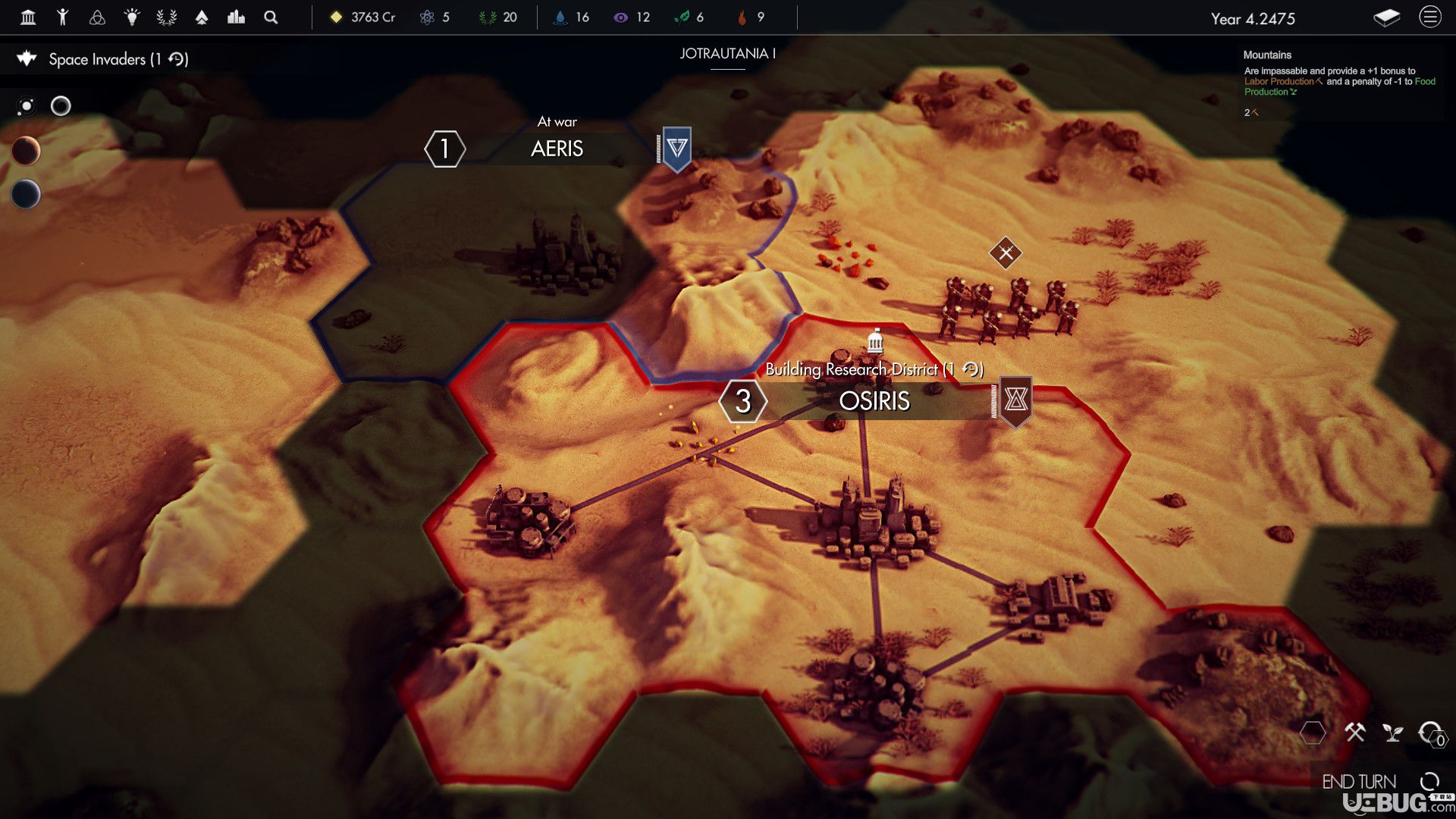Viewport: 1456px width, 819px height.
Task: Click the ring-shaped planet view icon
Action: [x=61, y=106]
